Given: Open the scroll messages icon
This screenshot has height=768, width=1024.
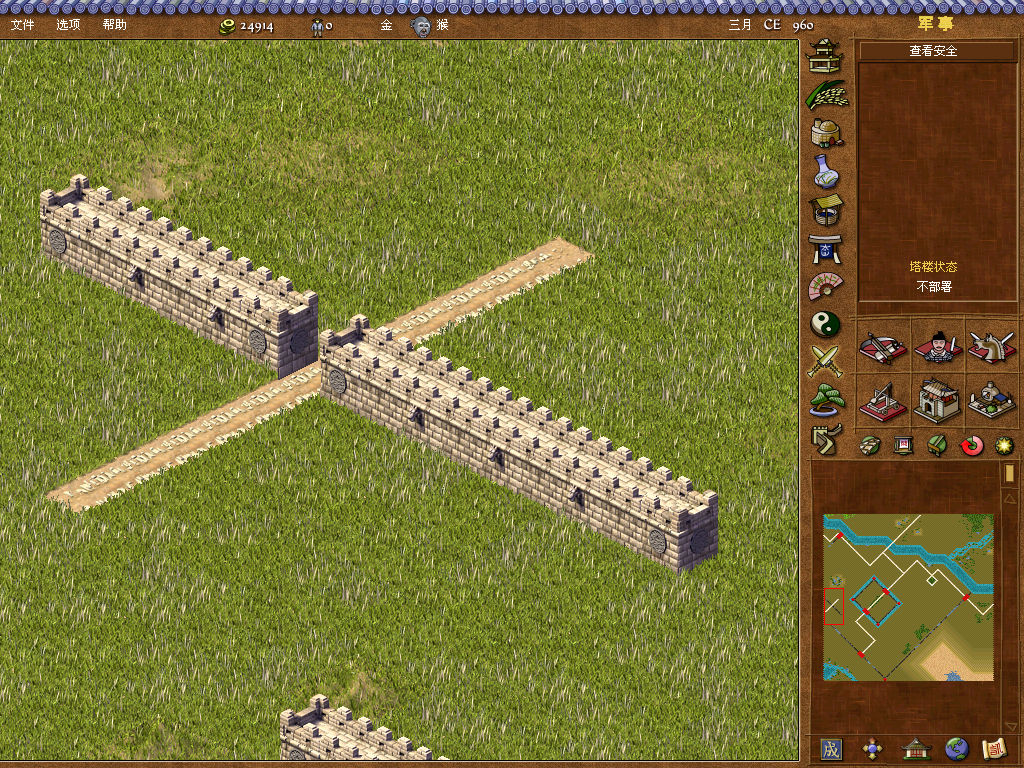Looking at the screenshot, I should 993,748.
